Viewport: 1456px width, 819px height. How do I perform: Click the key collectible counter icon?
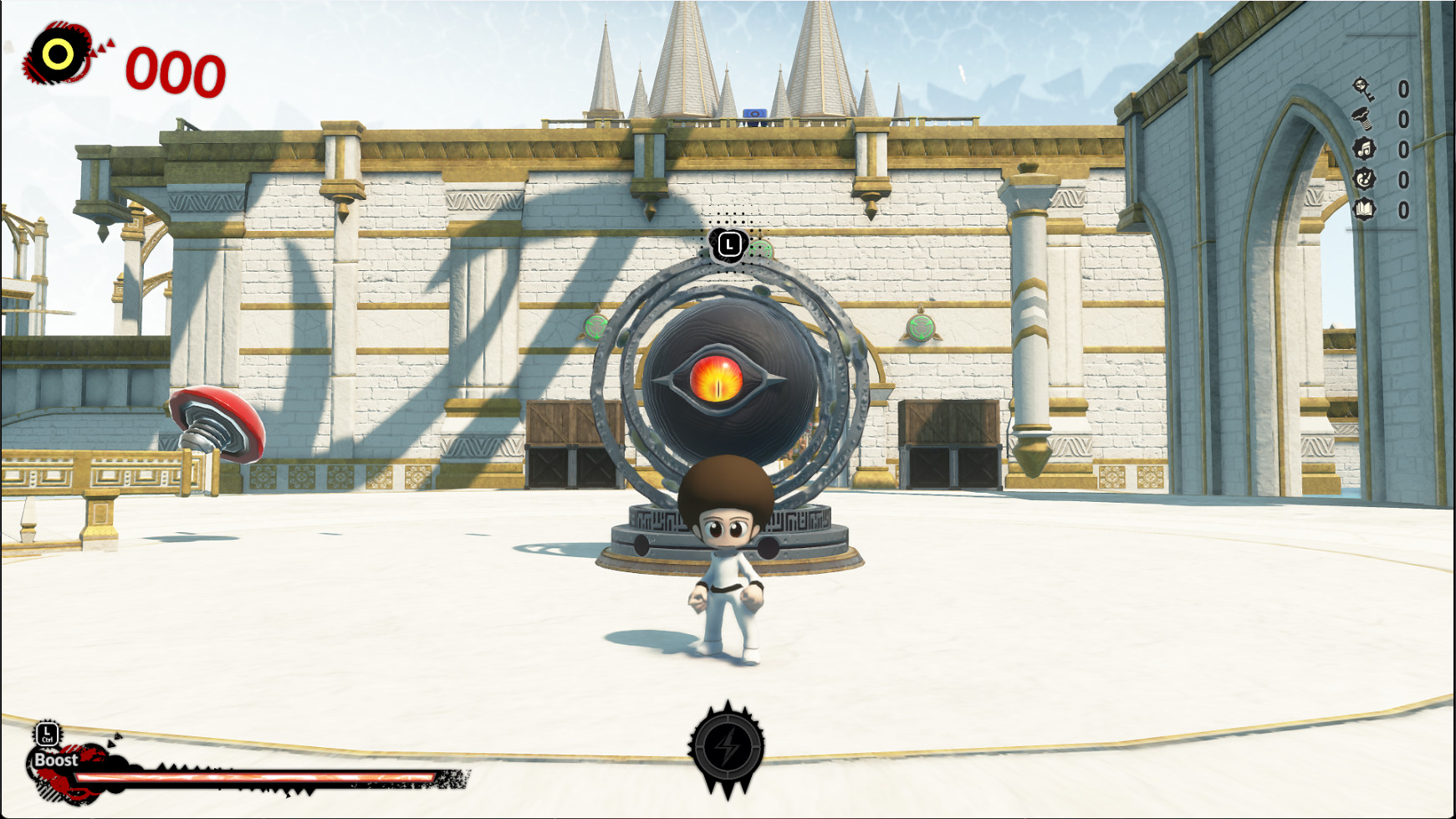pyautogui.click(x=1363, y=90)
